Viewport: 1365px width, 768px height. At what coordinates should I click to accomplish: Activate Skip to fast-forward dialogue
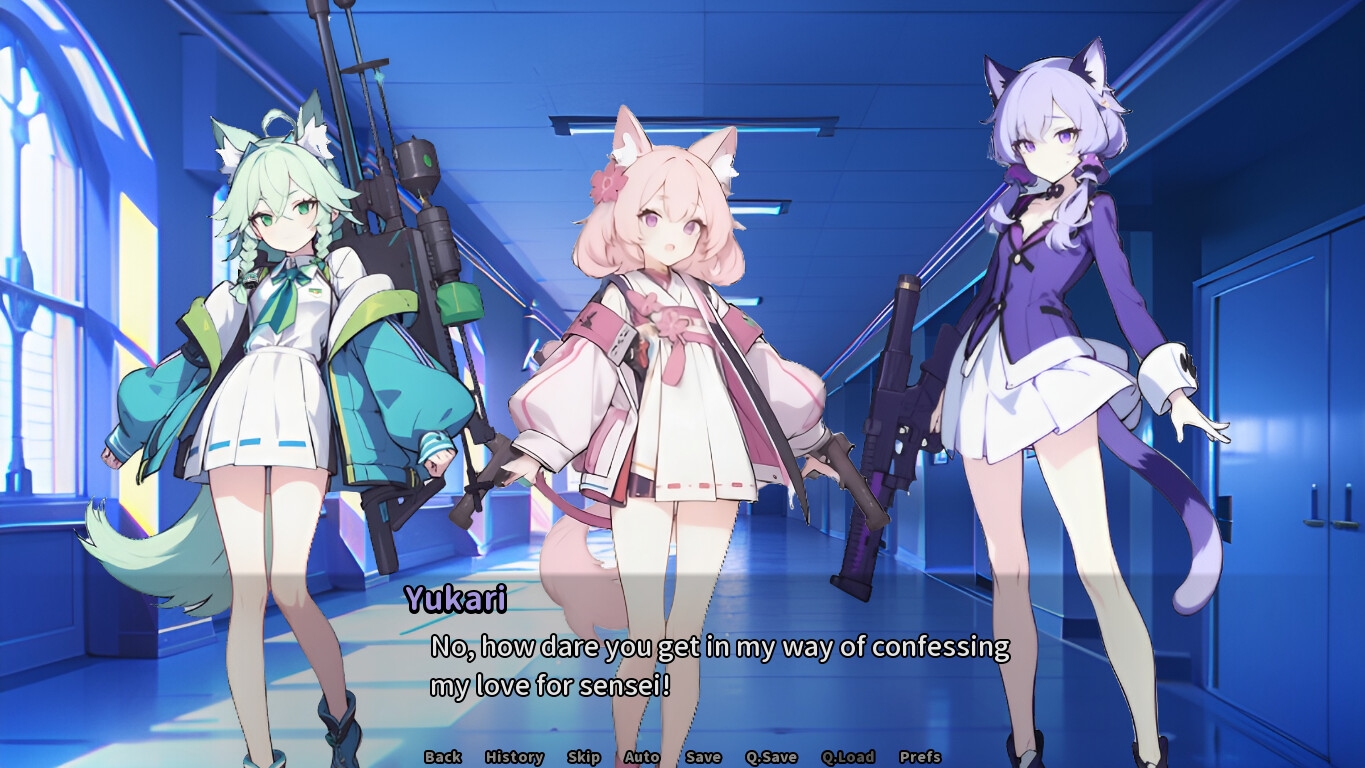(583, 757)
